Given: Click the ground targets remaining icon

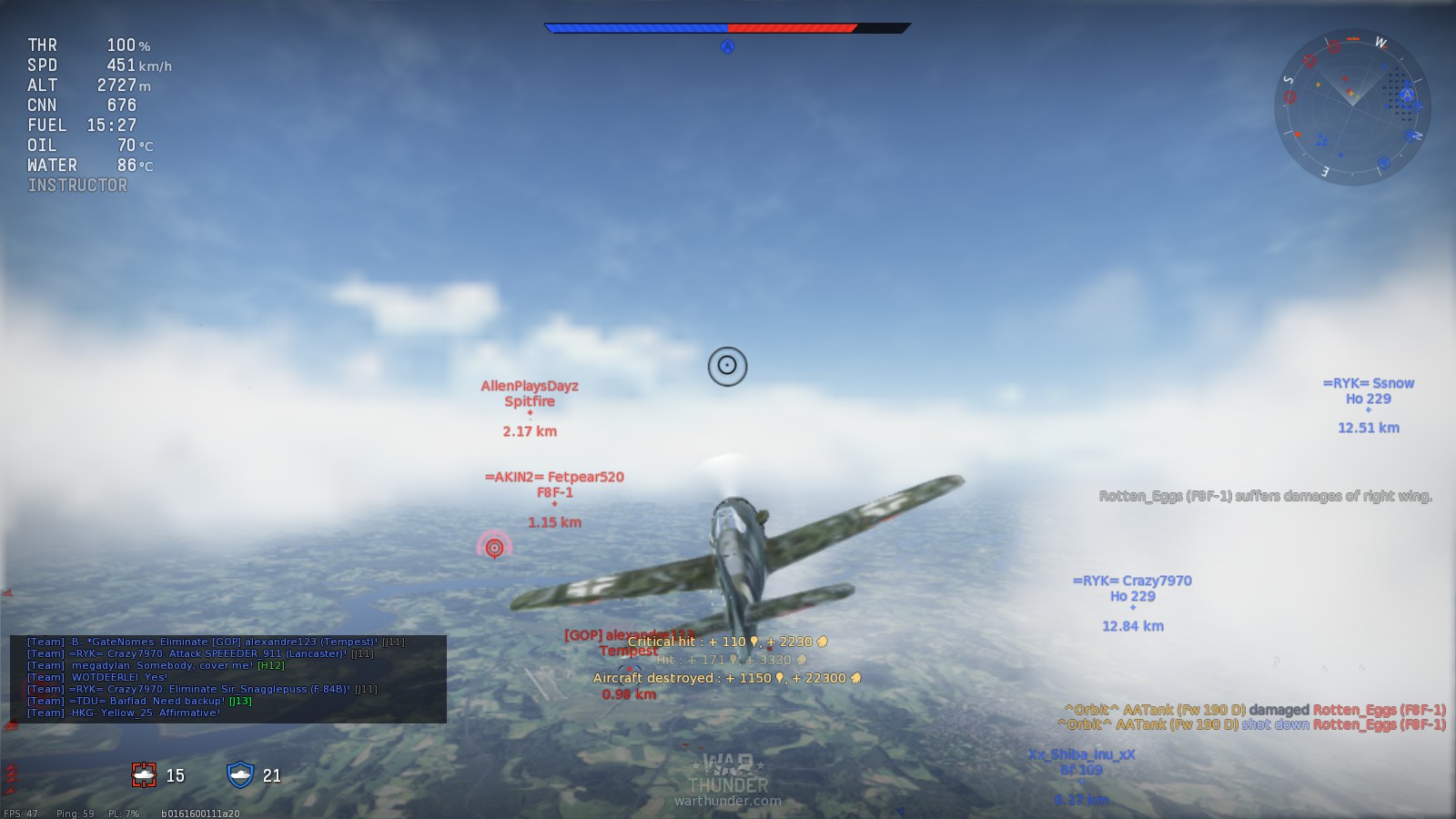Looking at the screenshot, I should click(x=145, y=774).
